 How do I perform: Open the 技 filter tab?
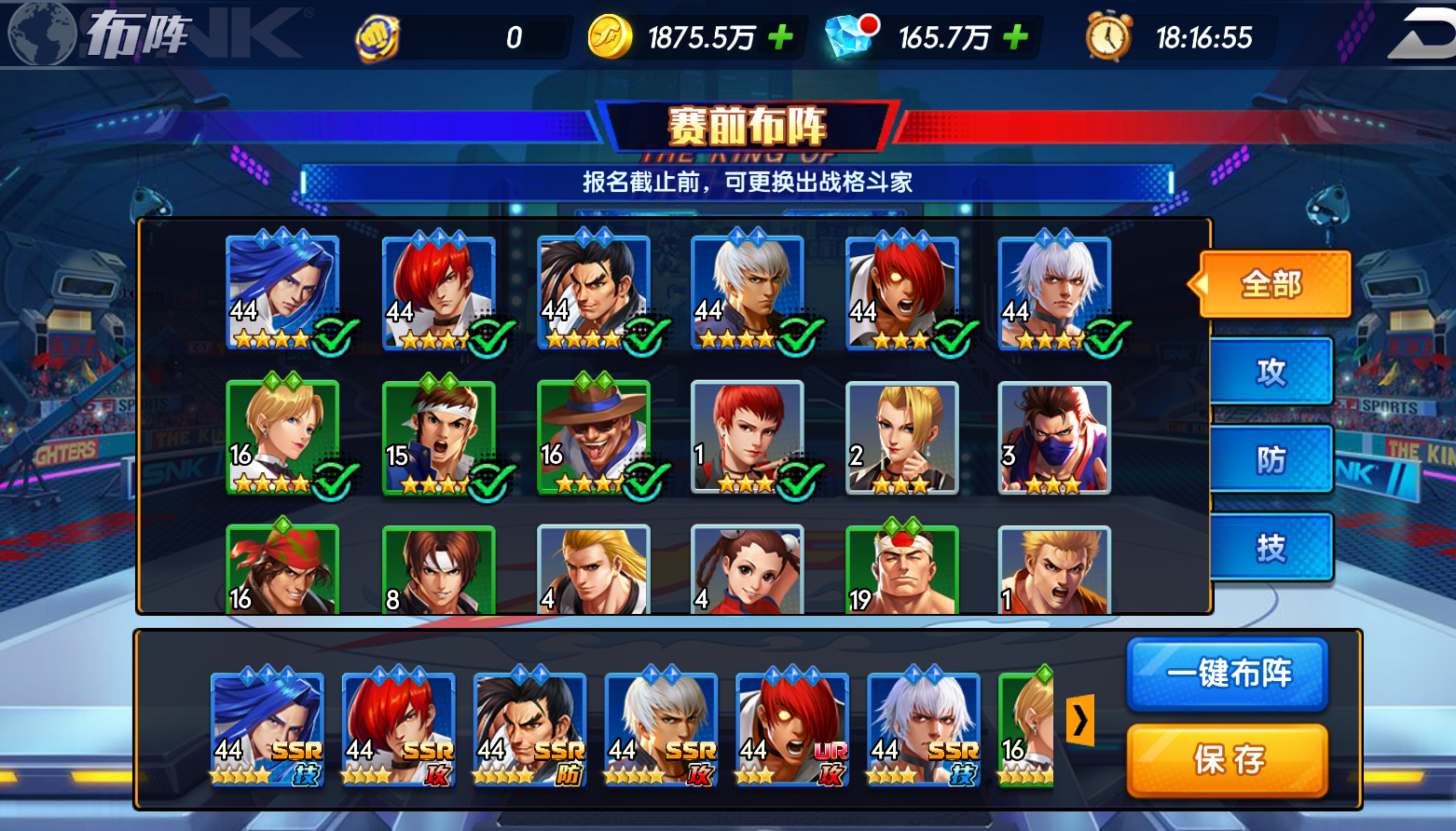[x=1273, y=547]
